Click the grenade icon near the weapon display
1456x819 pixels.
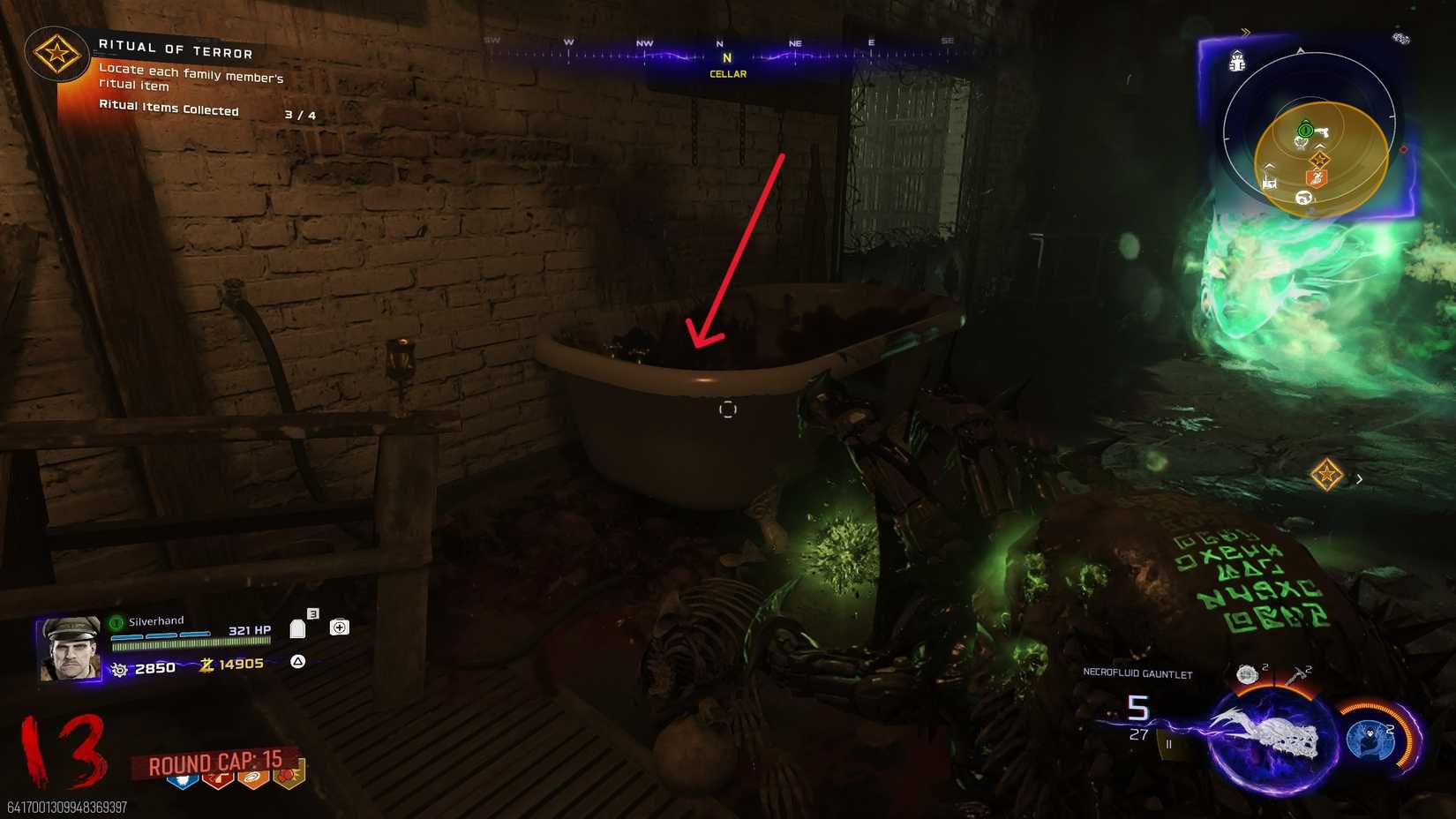pos(1248,673)
